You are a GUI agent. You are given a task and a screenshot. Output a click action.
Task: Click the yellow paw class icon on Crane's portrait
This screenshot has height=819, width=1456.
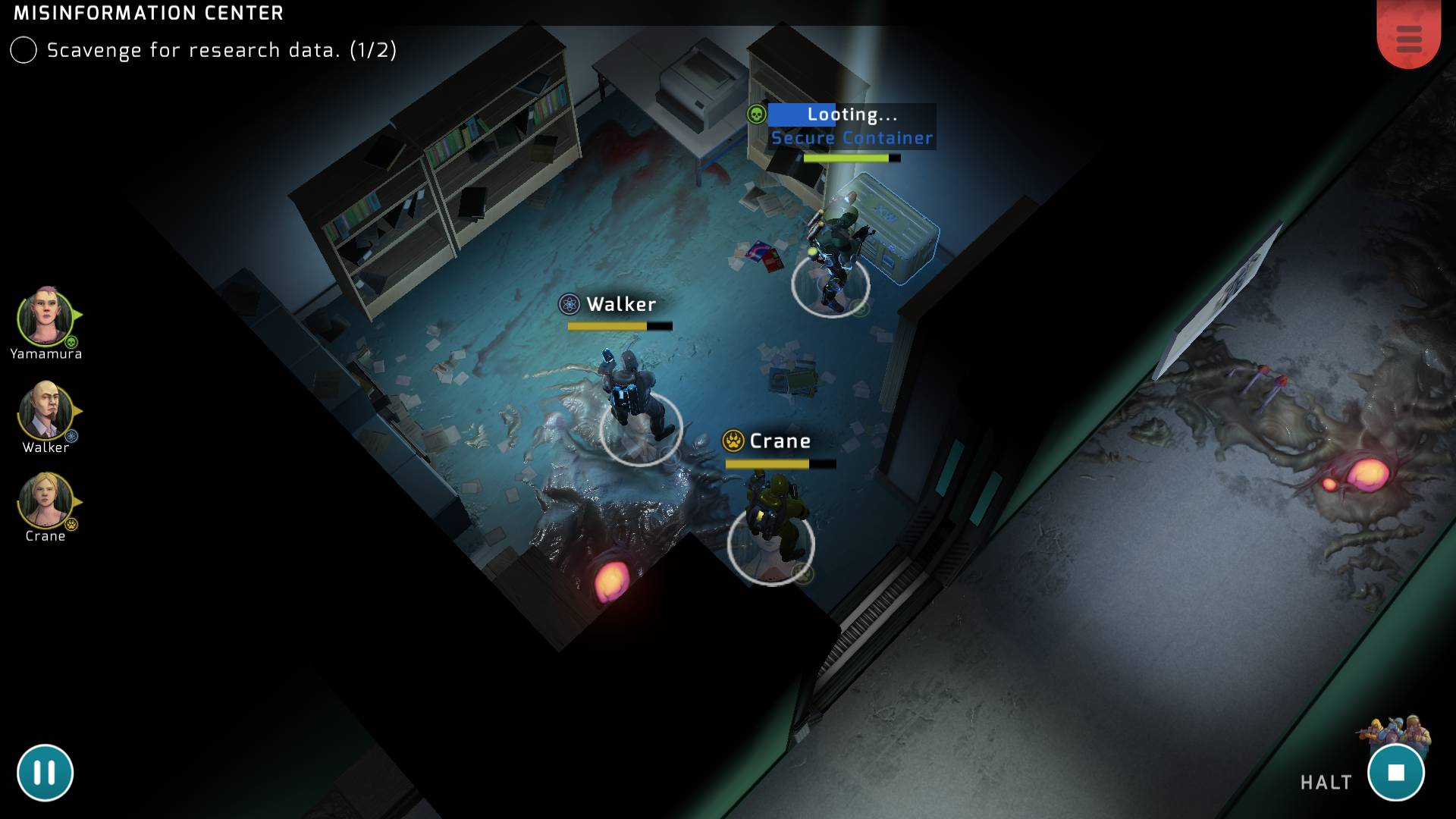click(x=71, y=523)
